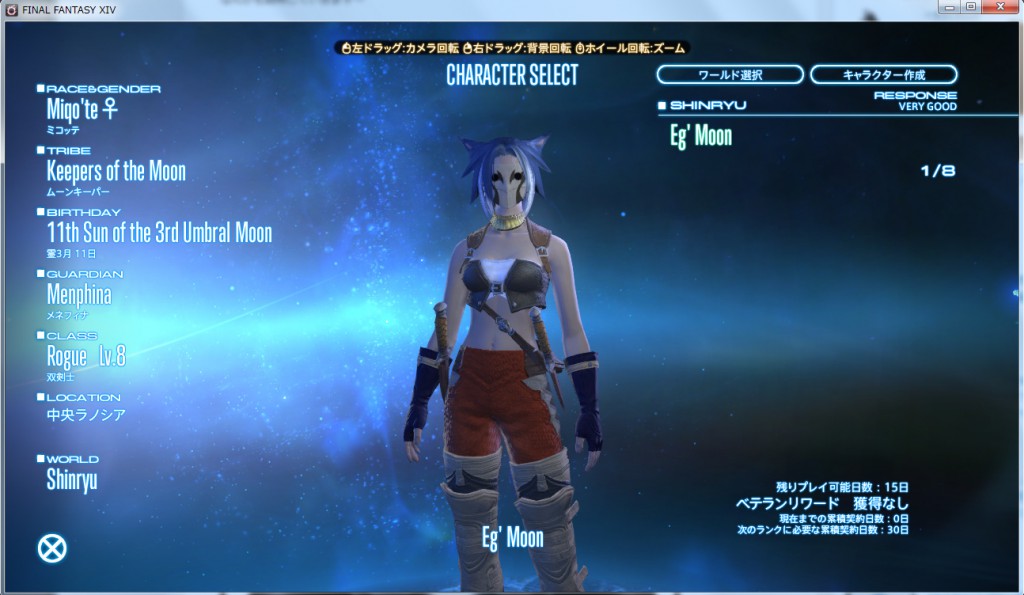Close the Final Fantasy XIV window
Viewport: 1024px width, 595px height.
click(999, 8)
